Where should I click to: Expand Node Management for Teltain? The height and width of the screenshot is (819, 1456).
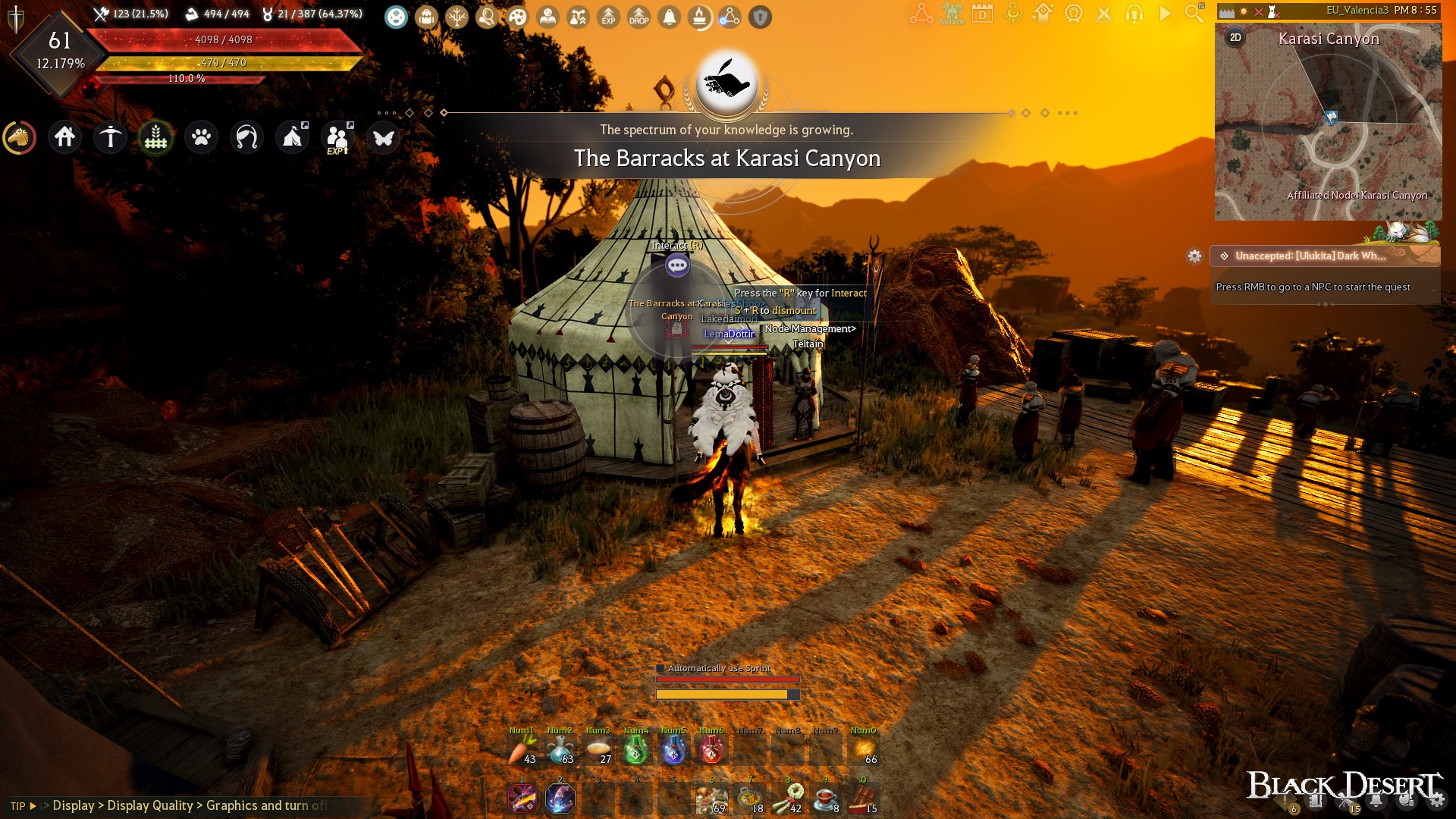810,328
